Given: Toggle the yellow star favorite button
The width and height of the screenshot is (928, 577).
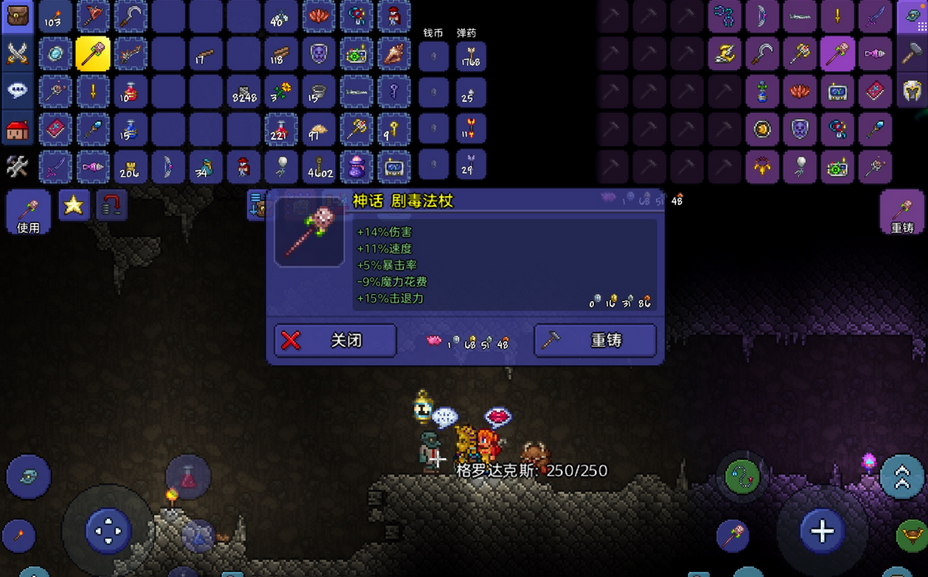Looking at the screenshot, I should [73, 206].
